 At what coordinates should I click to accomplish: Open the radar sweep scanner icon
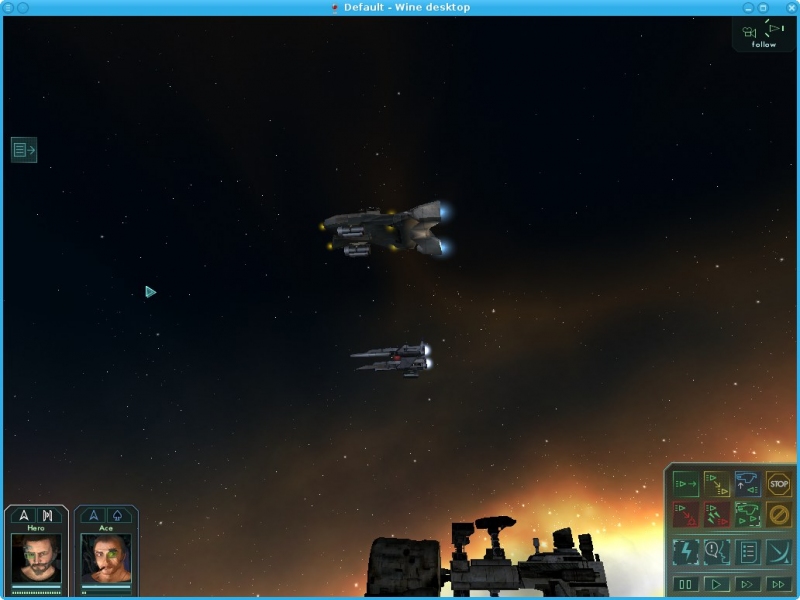coord(778,551)
